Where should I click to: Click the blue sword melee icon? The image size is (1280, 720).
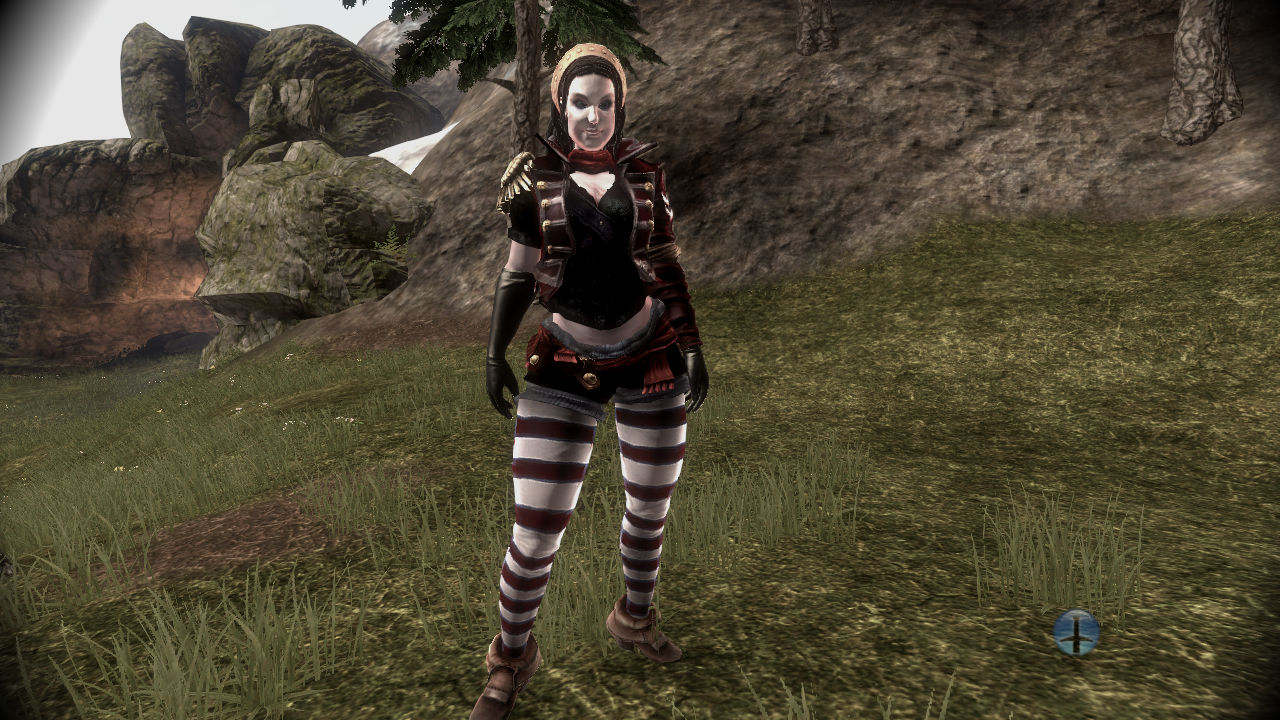(x=1076, y=632)
